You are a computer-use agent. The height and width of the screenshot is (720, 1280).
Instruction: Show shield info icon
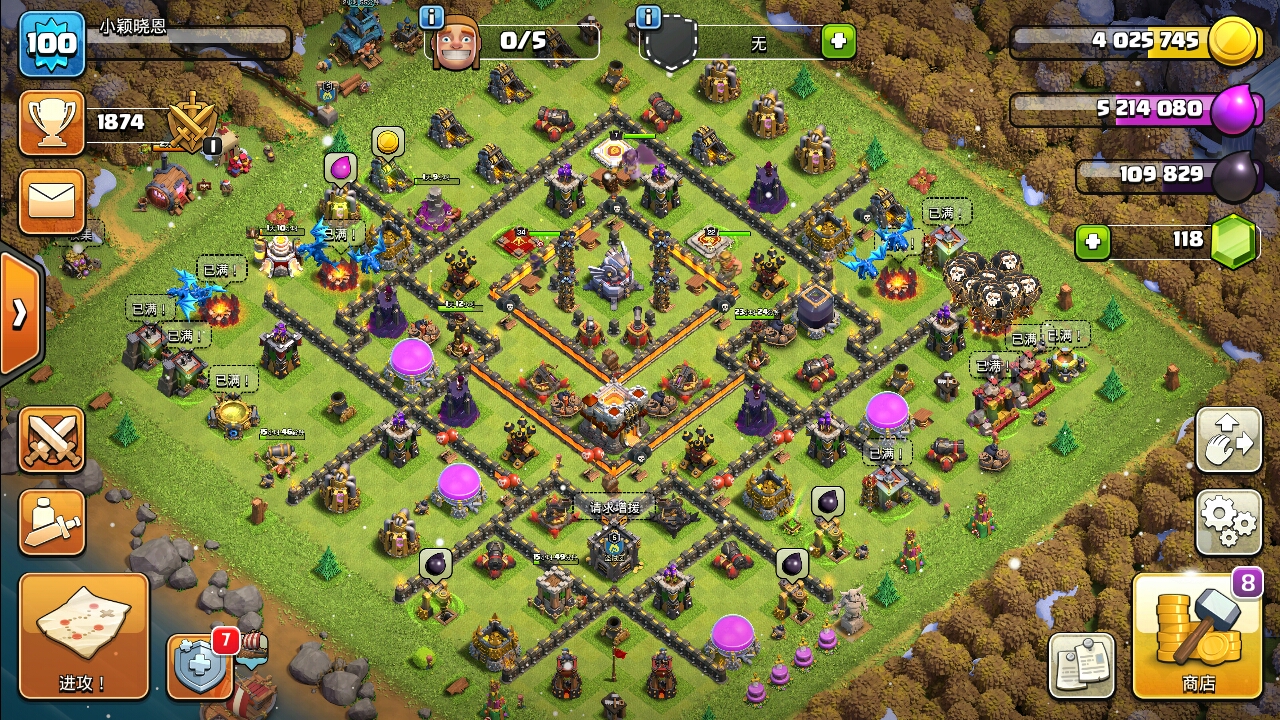pos(648,17)
